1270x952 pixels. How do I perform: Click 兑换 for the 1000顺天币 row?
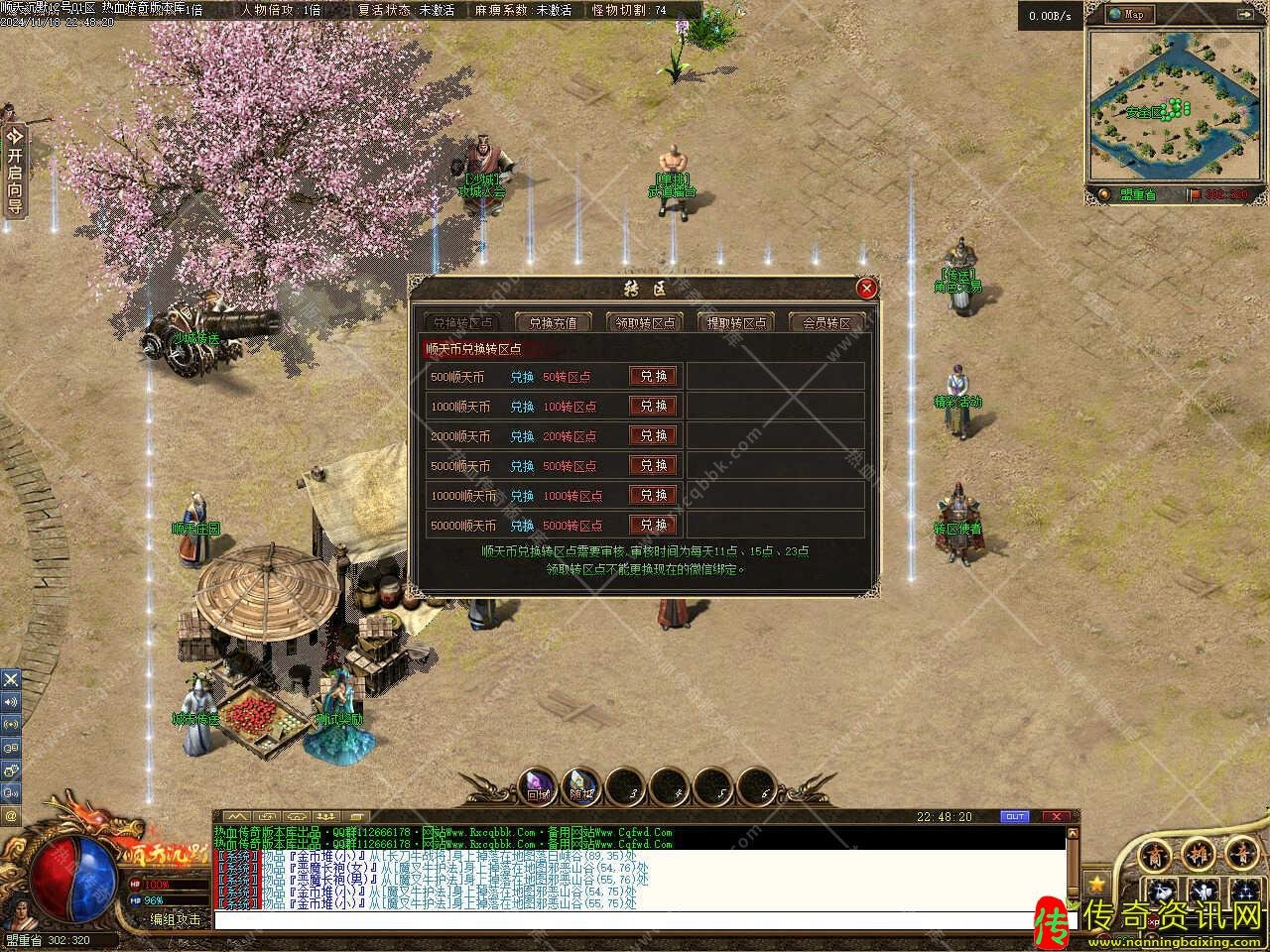point(653,407)
